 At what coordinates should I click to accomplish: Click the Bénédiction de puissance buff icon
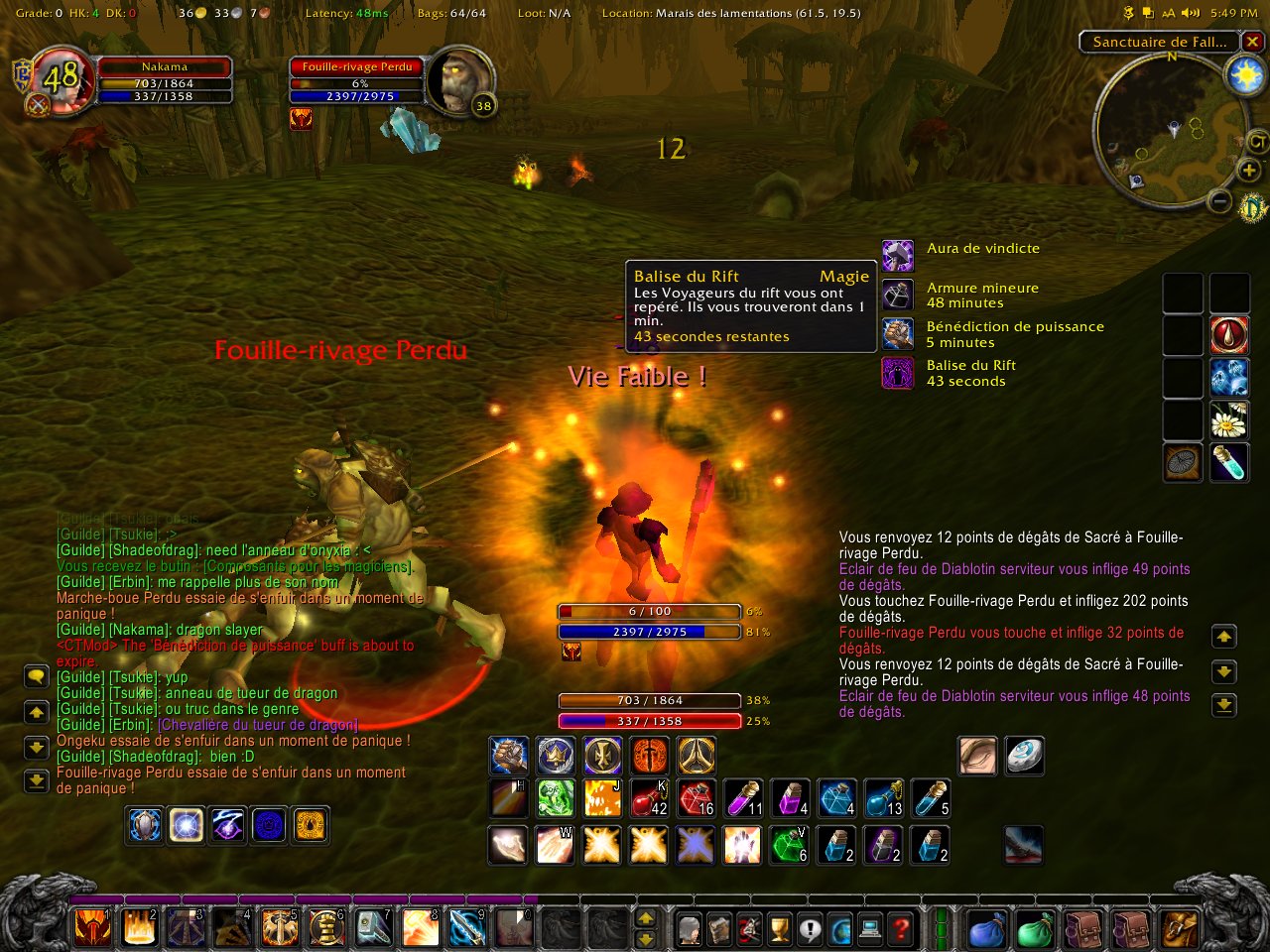[898, 333]
